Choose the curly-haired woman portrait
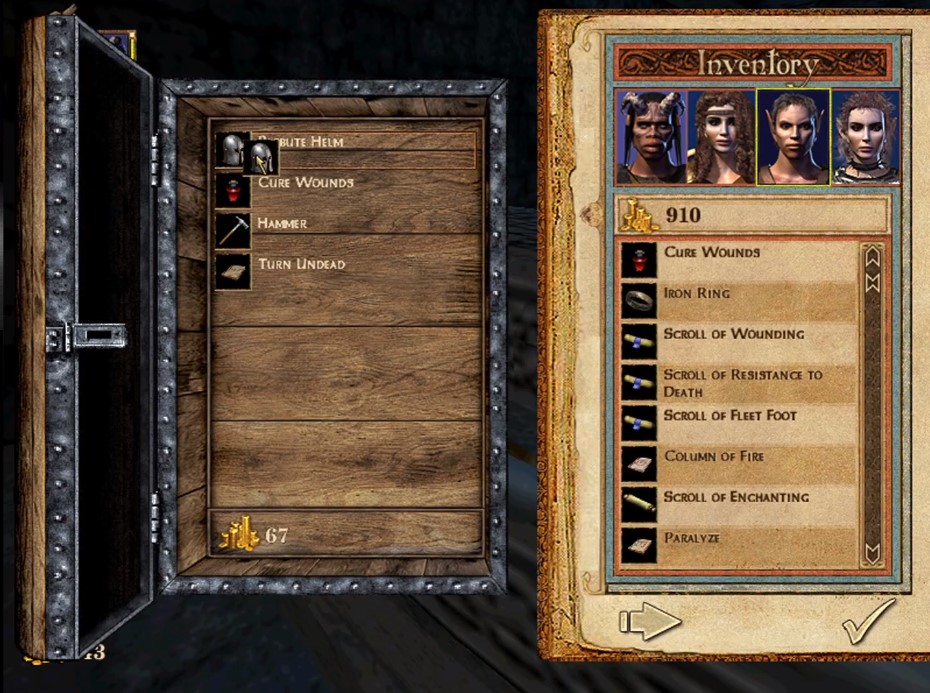Screen dimensions: 930x693 tap(720, 137)
